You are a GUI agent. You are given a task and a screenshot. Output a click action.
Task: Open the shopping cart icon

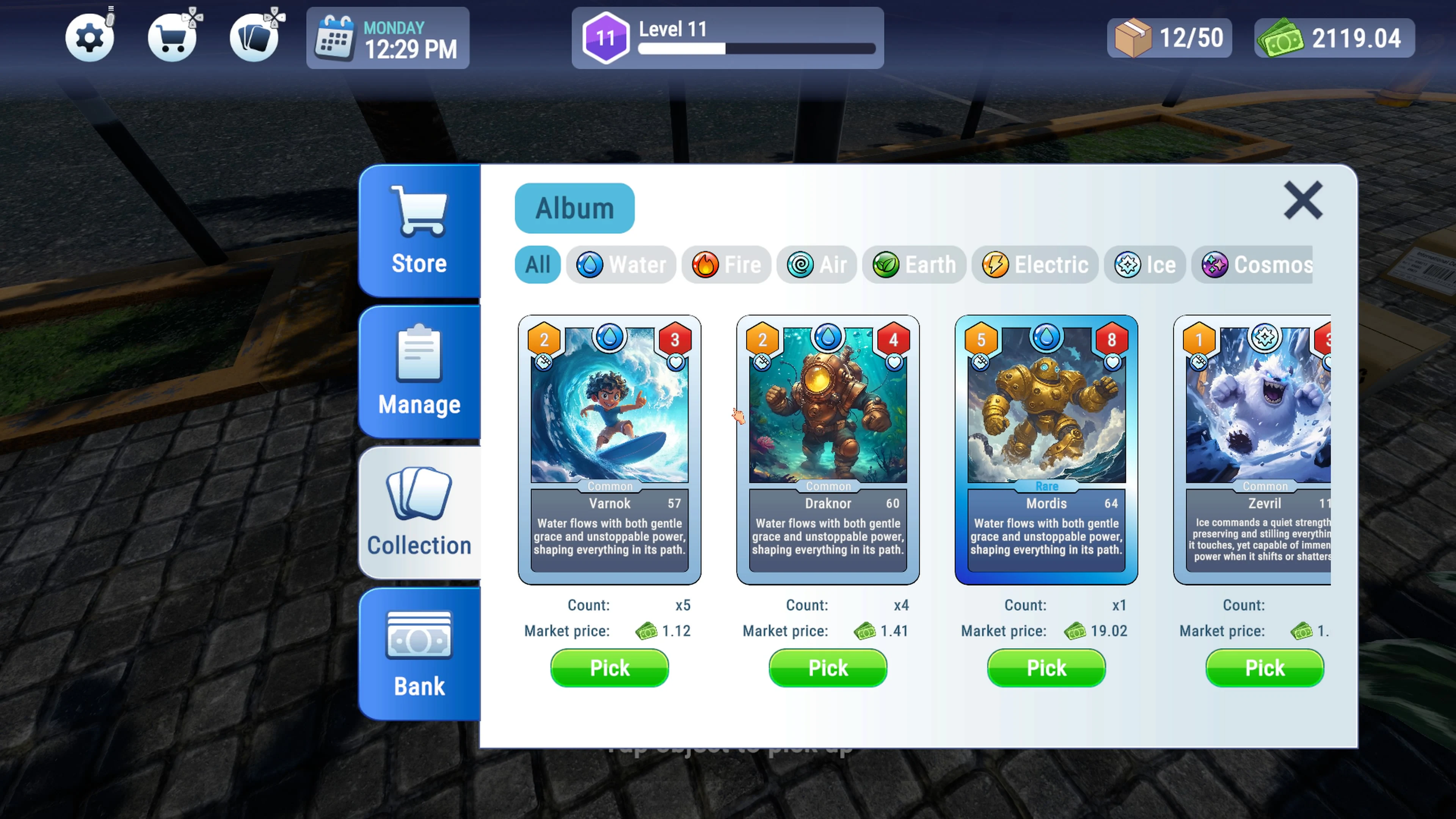point(173,36)
